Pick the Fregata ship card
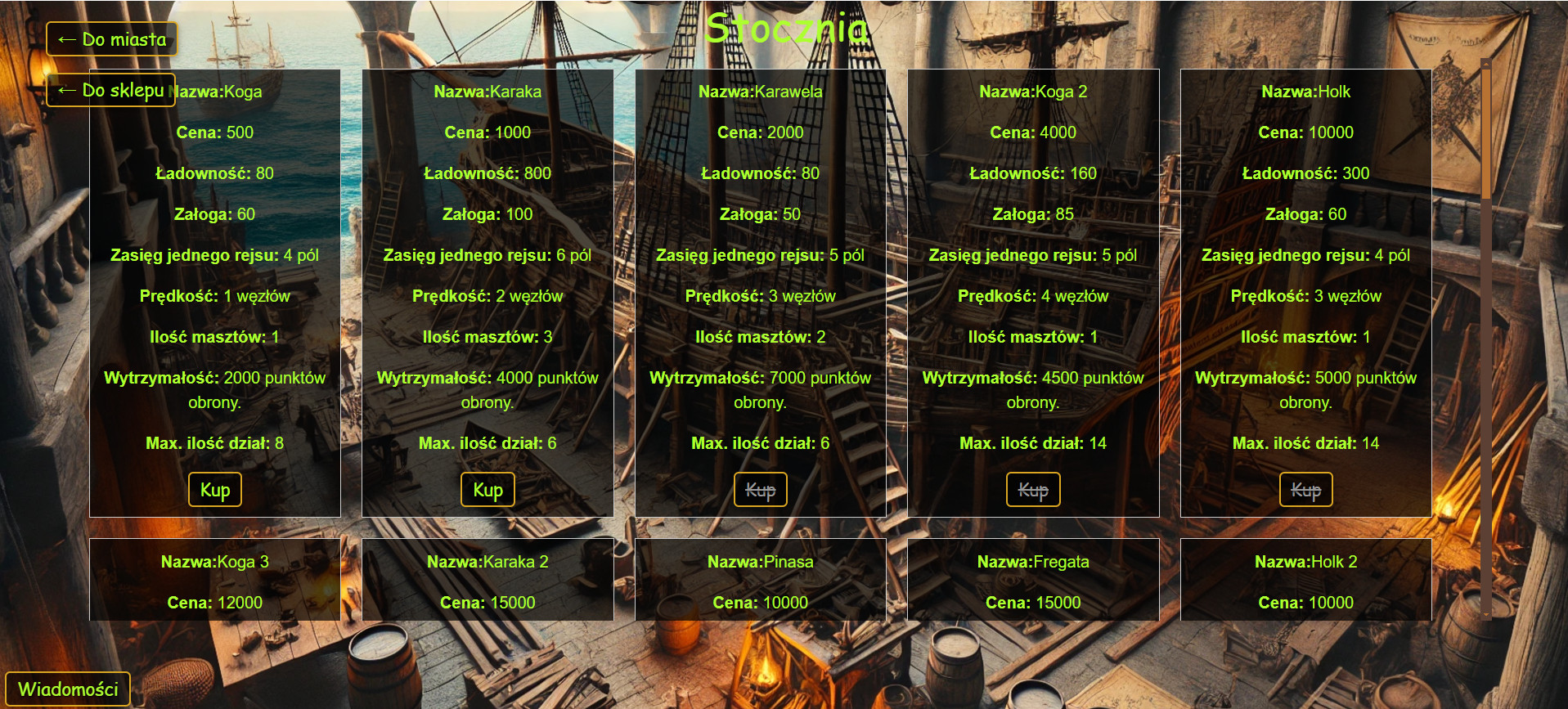The height and width of the screenshot is (709, 1568). pyautogui.click(x=1032, y=579)
